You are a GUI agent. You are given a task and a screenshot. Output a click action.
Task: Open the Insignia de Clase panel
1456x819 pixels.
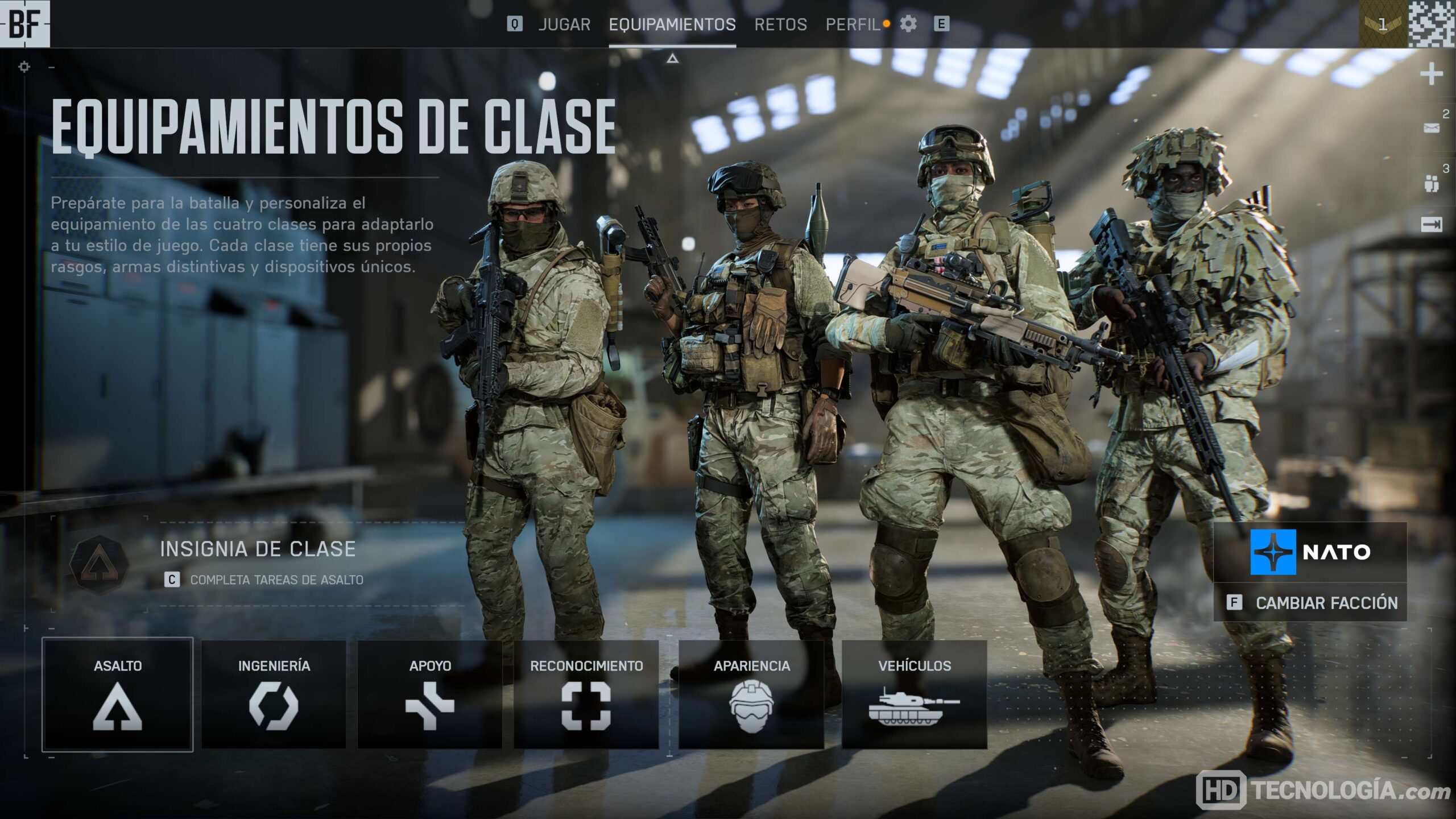click(x=259, y=563)
